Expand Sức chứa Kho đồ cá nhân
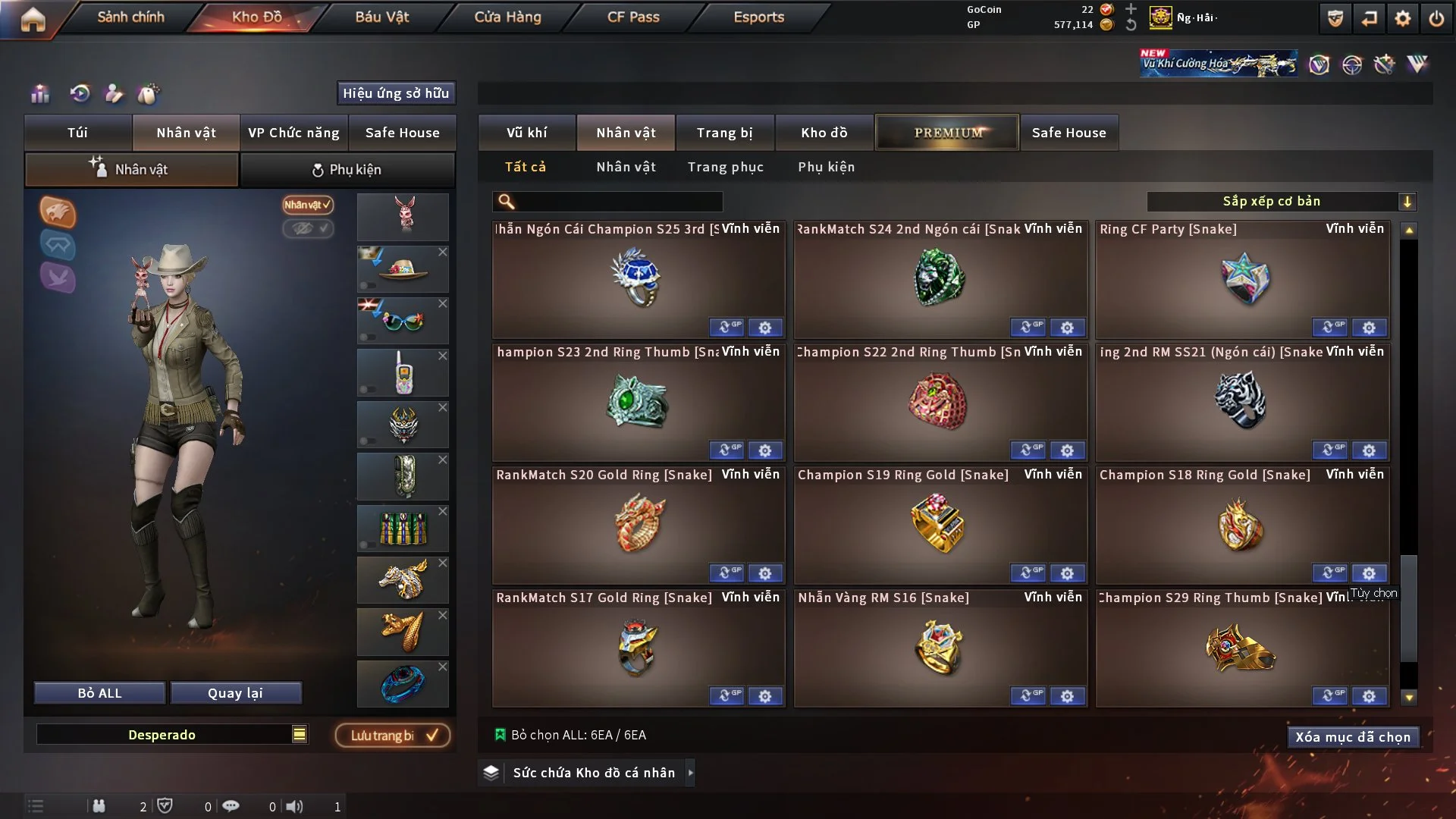This screenshot has width=1456, height=819. pos(690,773)
